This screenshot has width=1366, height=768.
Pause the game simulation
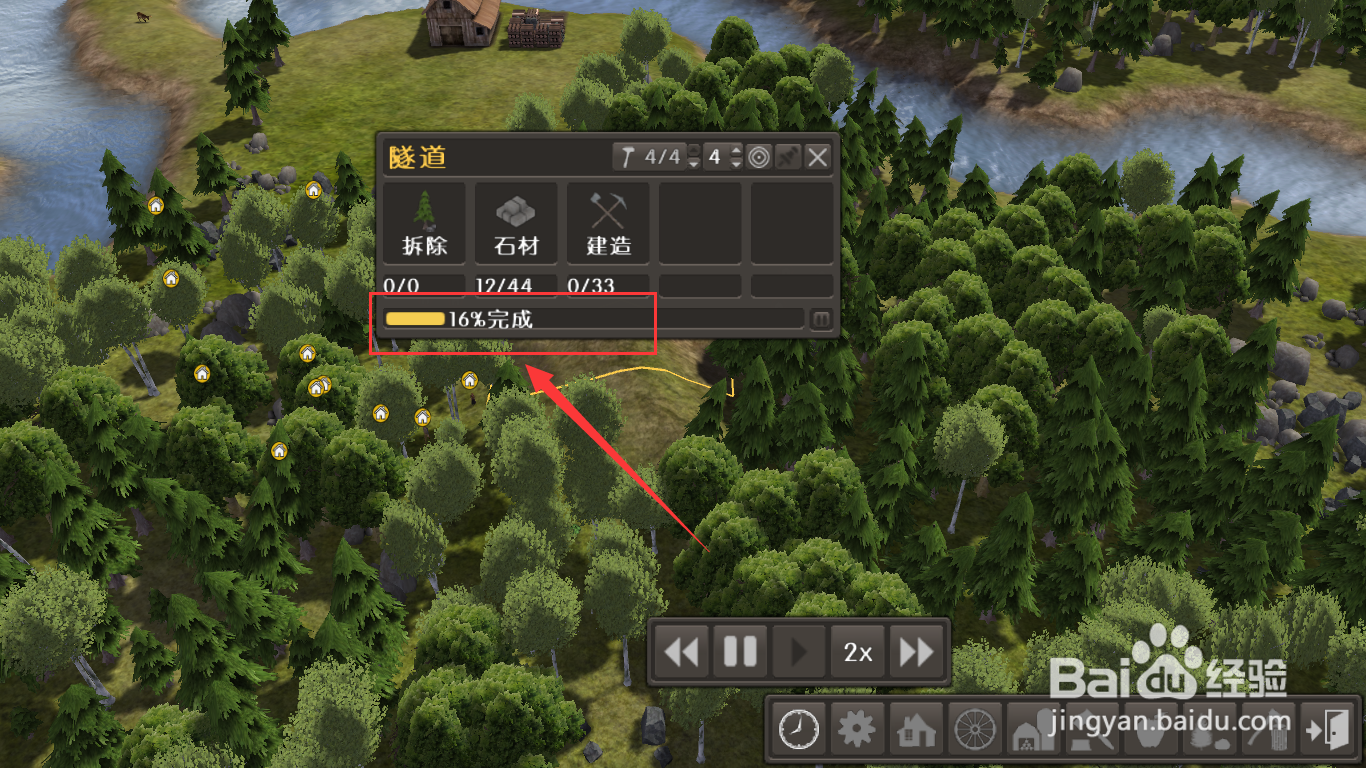click(740, 652)
